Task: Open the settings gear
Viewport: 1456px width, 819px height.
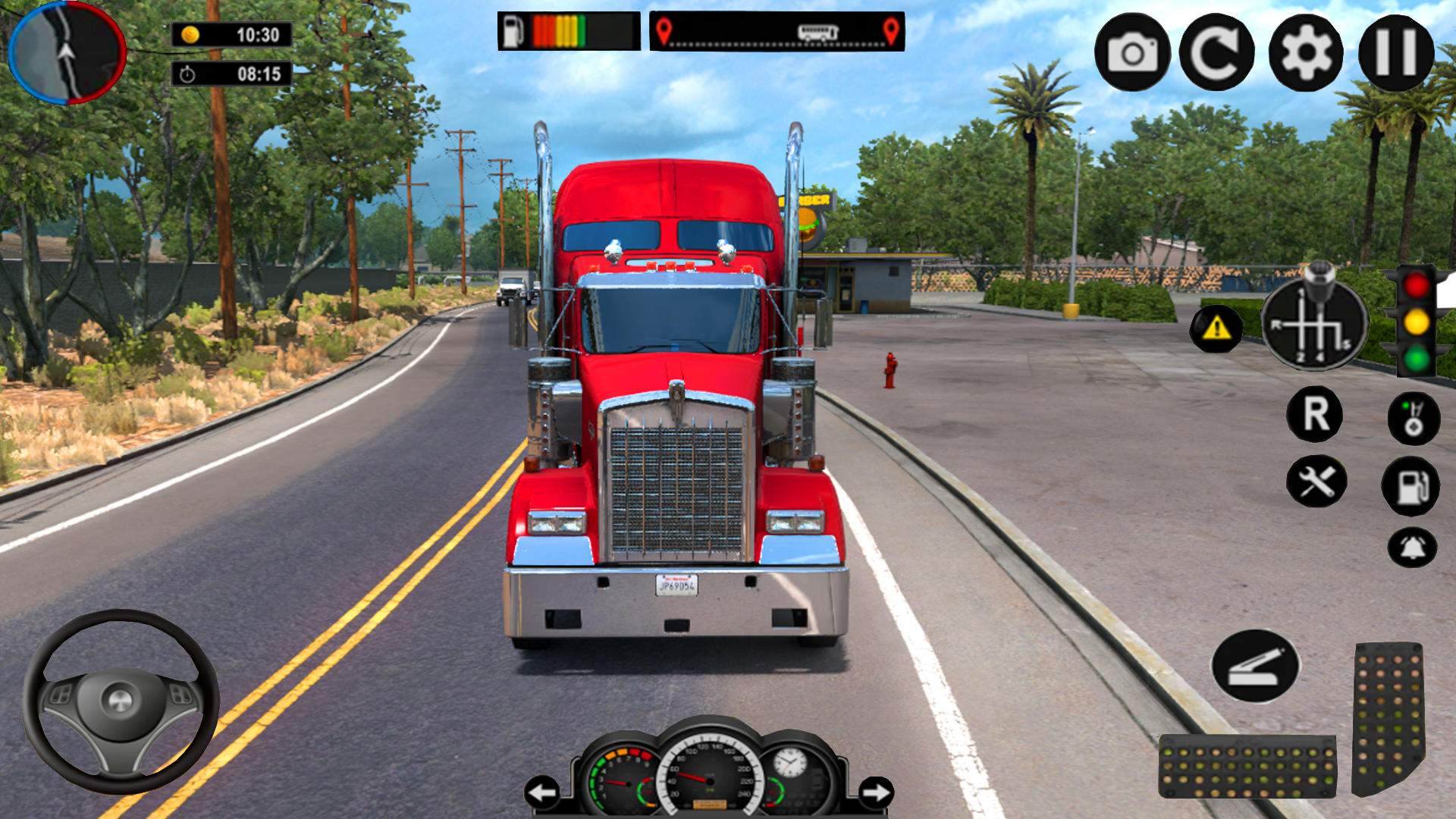Action: click(1304, 50)
